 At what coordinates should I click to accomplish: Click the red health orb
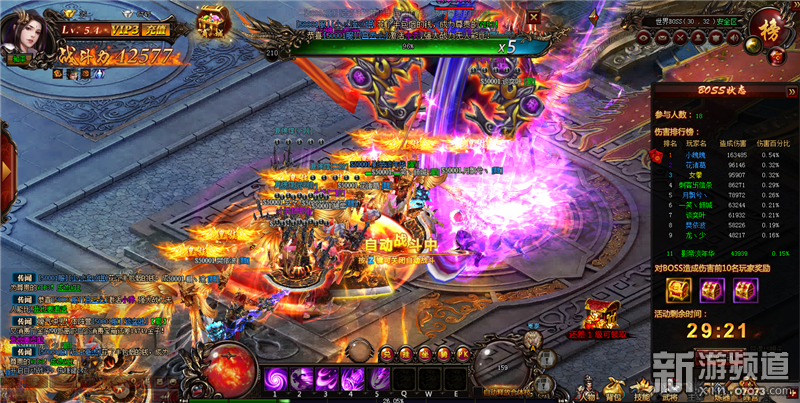click(227, 366)
